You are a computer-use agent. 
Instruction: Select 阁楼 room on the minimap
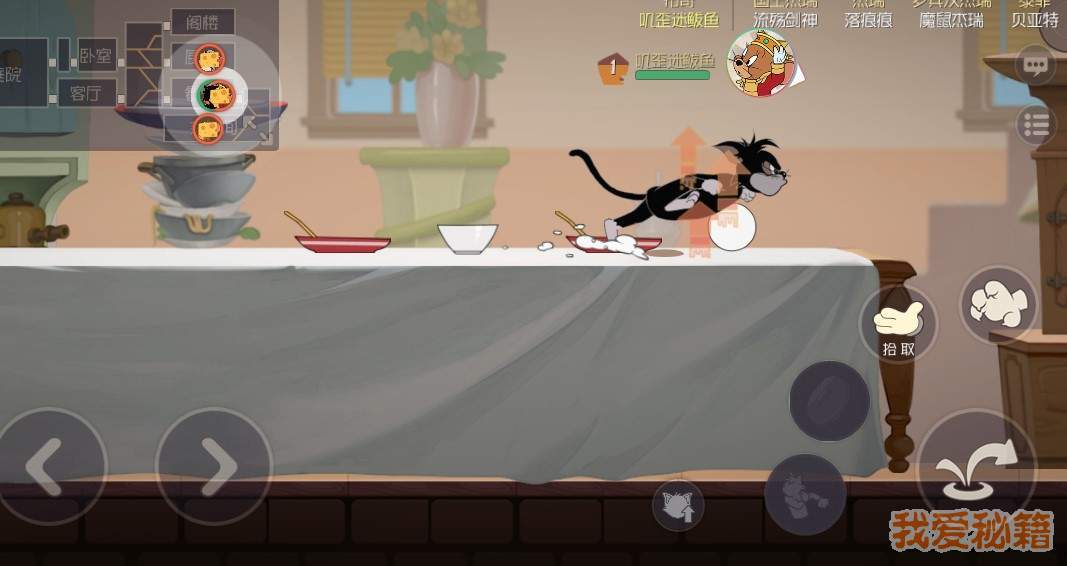coord(201,21)
